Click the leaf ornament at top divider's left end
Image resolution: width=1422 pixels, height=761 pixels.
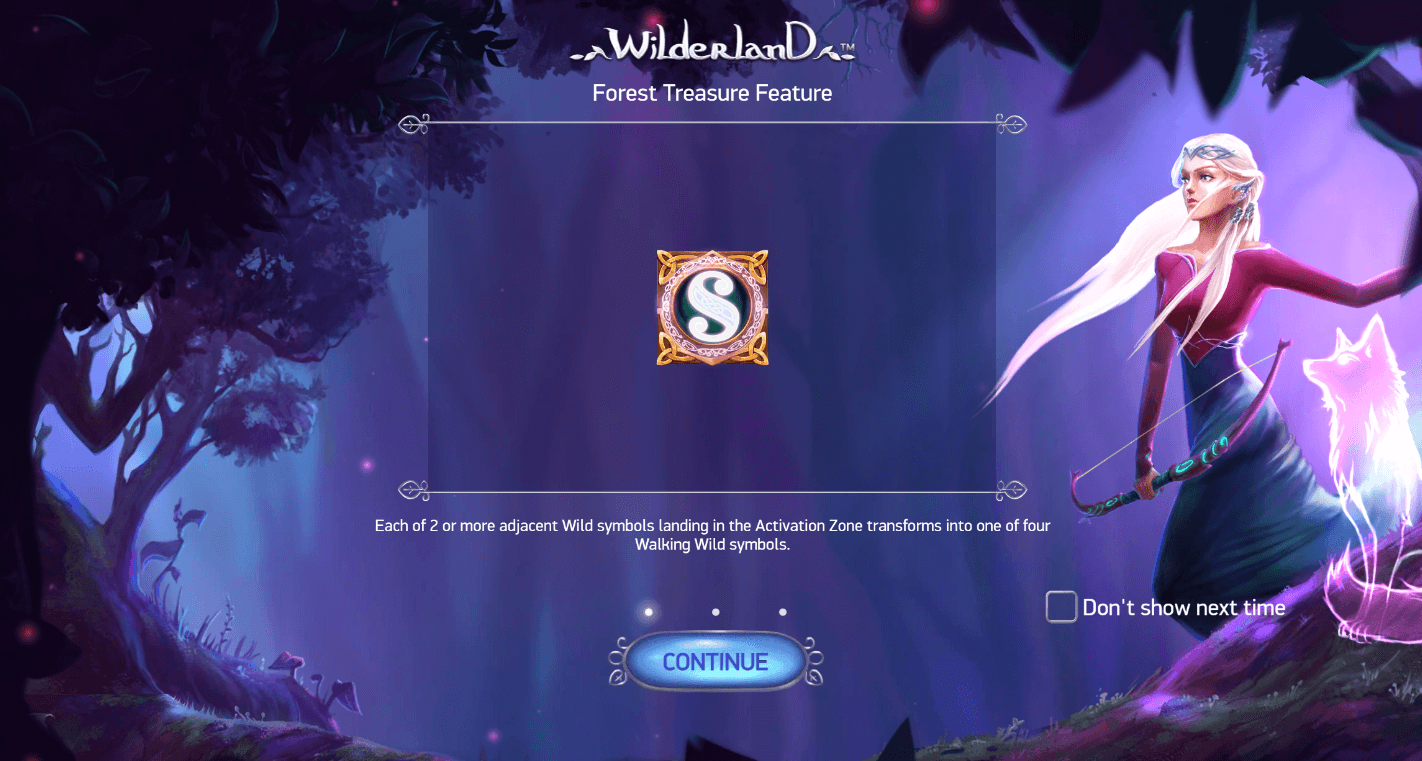point(411,124)
